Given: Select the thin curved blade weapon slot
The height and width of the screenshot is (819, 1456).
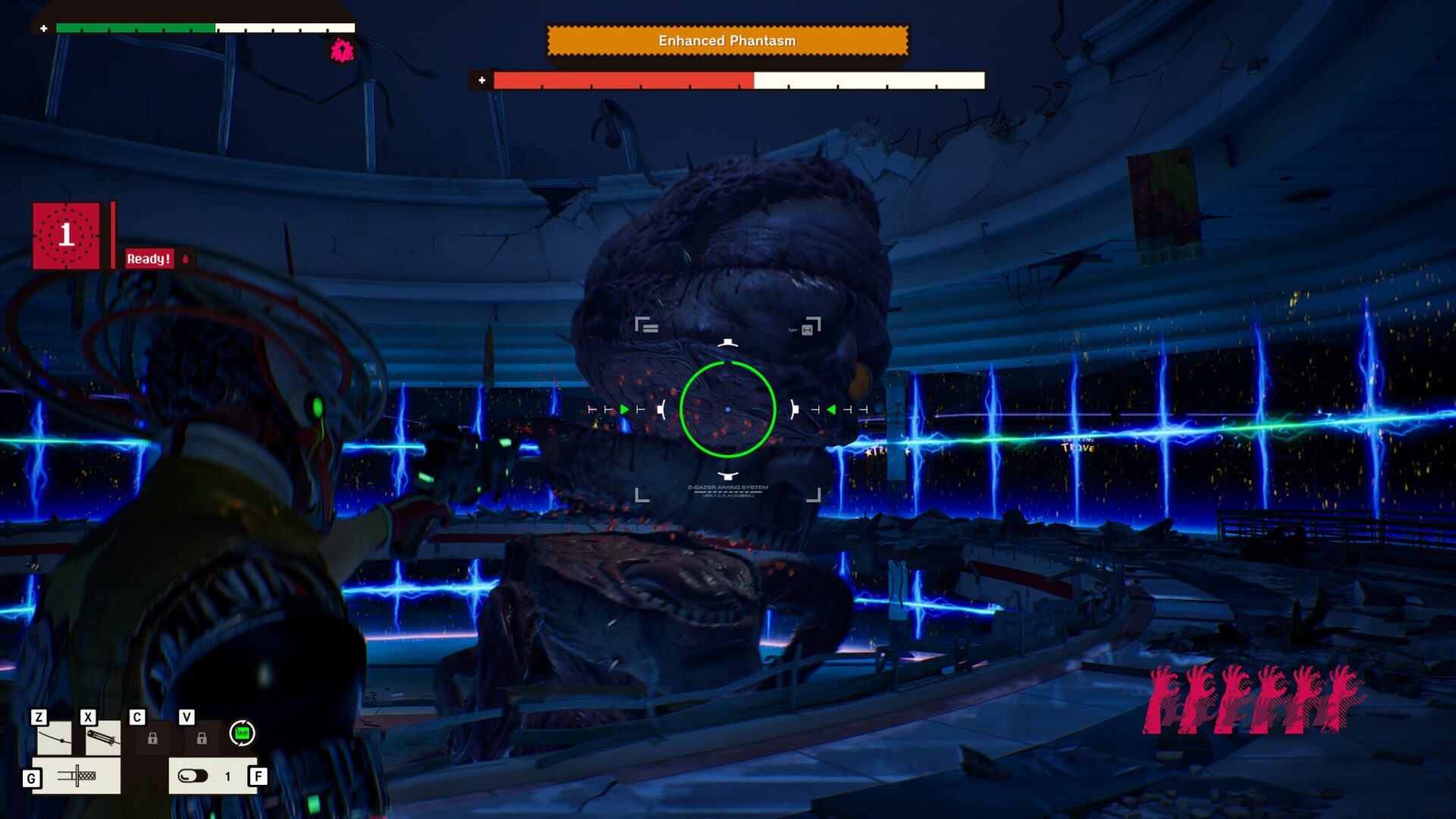Looking at the screenshot, I should click(55, 737).
